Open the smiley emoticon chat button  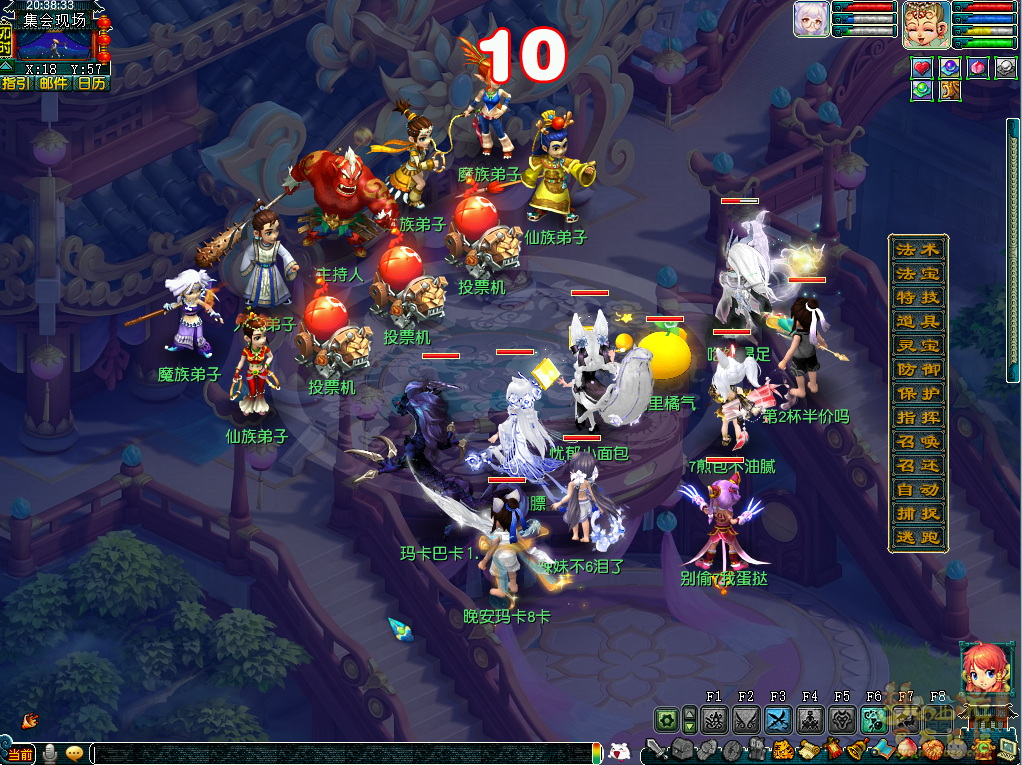point(74,753)
